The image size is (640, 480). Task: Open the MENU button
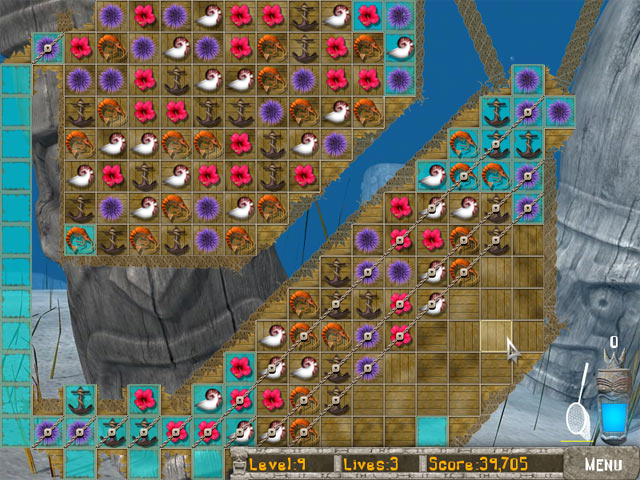pos(602,464)
